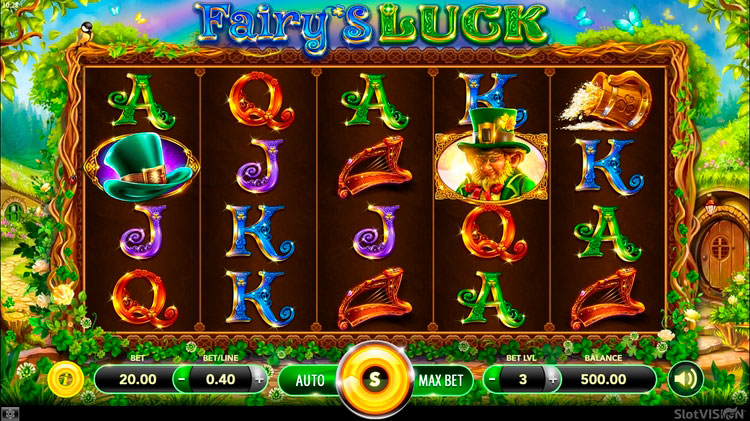Viewport: 750px width, 421px height.
Task: Spin the reels with the gold S button
Action: (374, 380)
